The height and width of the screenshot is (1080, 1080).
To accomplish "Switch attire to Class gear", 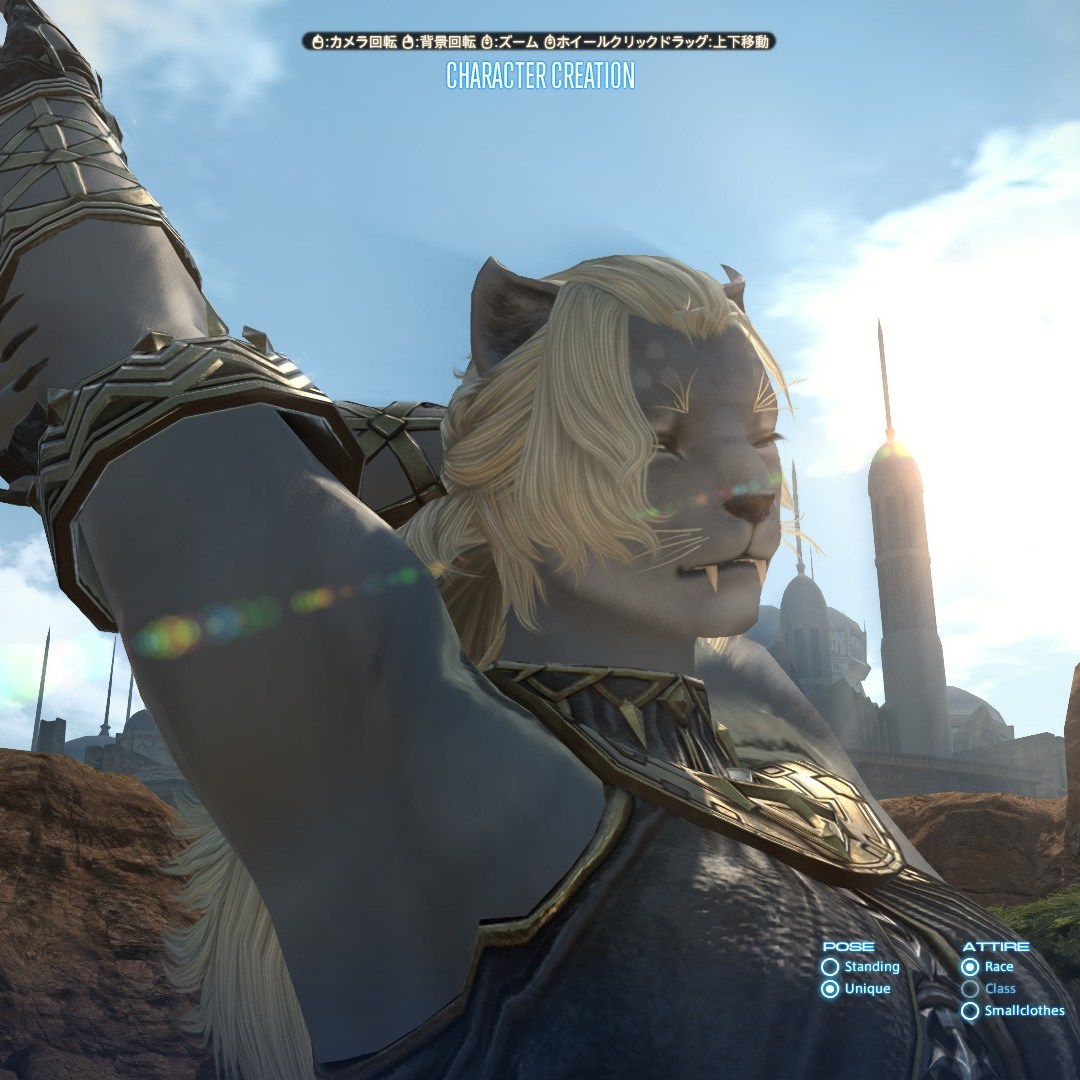I will (969, 989).
